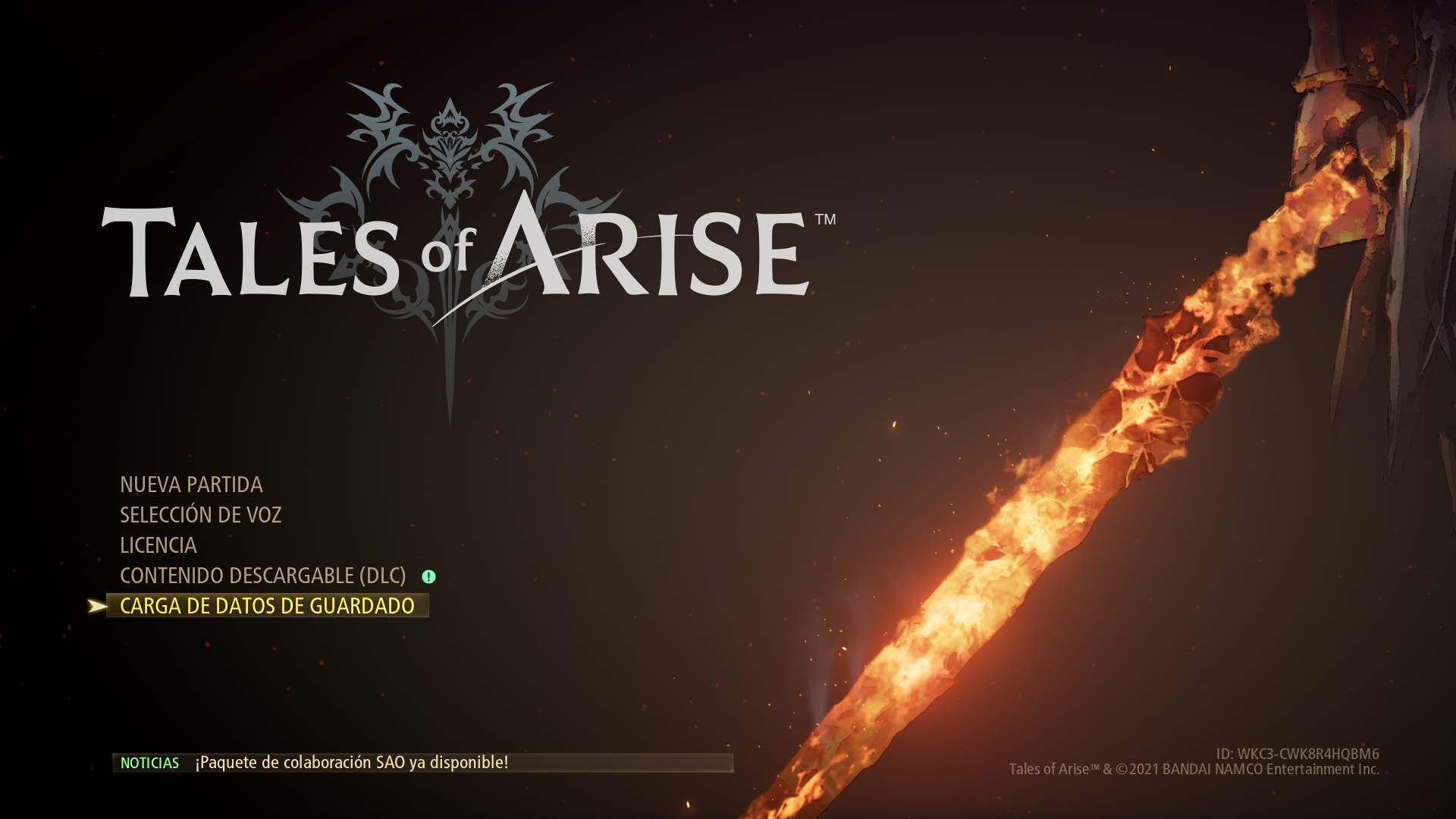Click the alert badge next to CONTENIDO DESCARGABLE
This screenshot has width=1456, height=819.
[429, 576]
